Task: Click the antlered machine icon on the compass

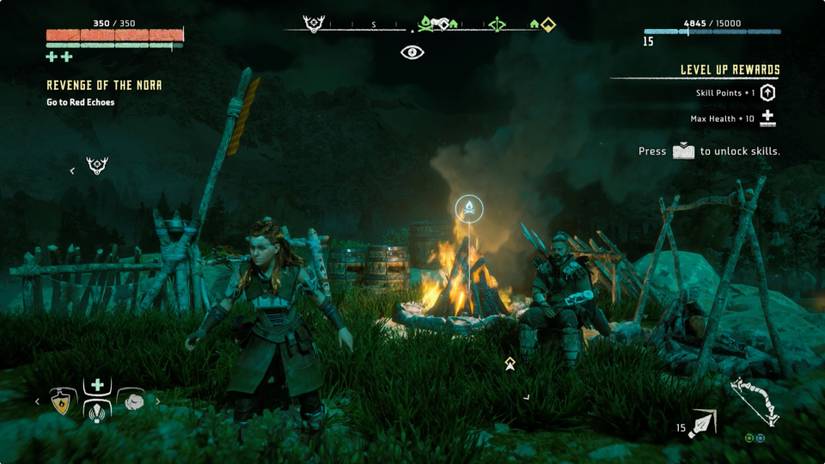Action: pos(314,24)
